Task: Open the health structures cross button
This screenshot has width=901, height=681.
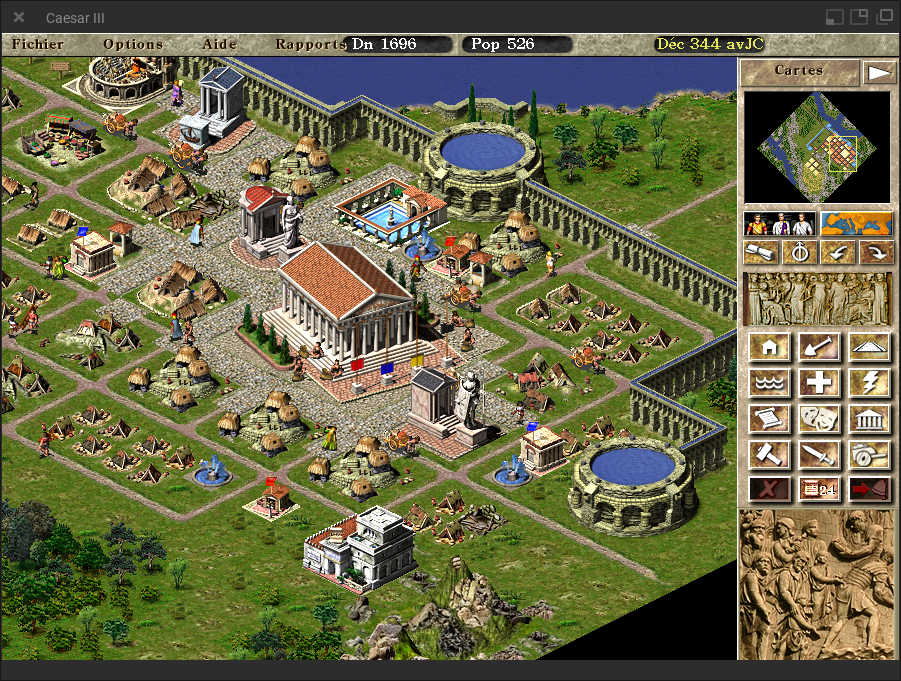Action: coord(819,383)
